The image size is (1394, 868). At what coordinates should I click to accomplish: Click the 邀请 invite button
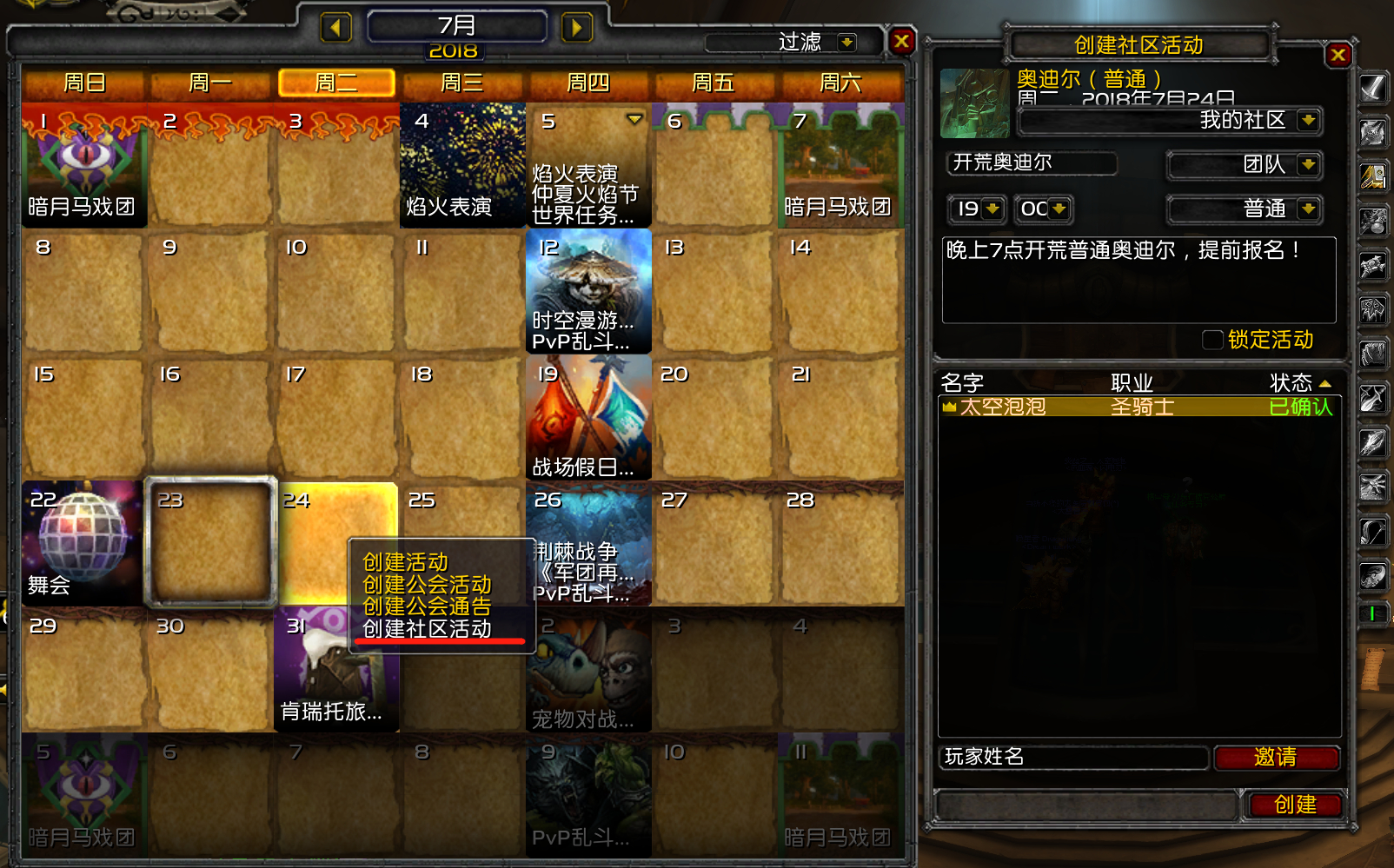coord(1276,758)
